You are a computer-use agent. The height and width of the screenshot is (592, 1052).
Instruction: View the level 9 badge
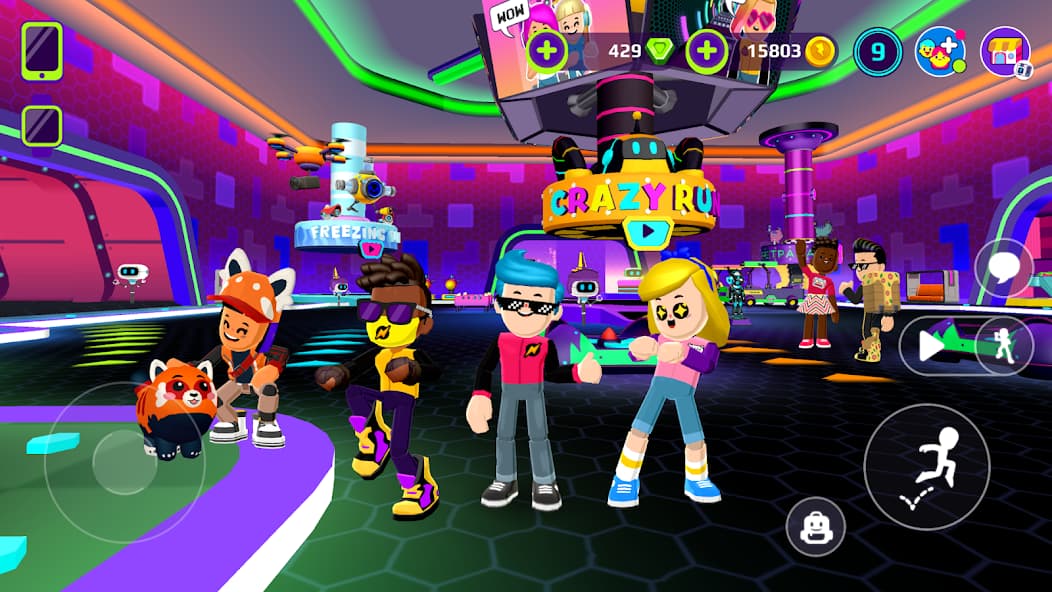coord(878,52)
